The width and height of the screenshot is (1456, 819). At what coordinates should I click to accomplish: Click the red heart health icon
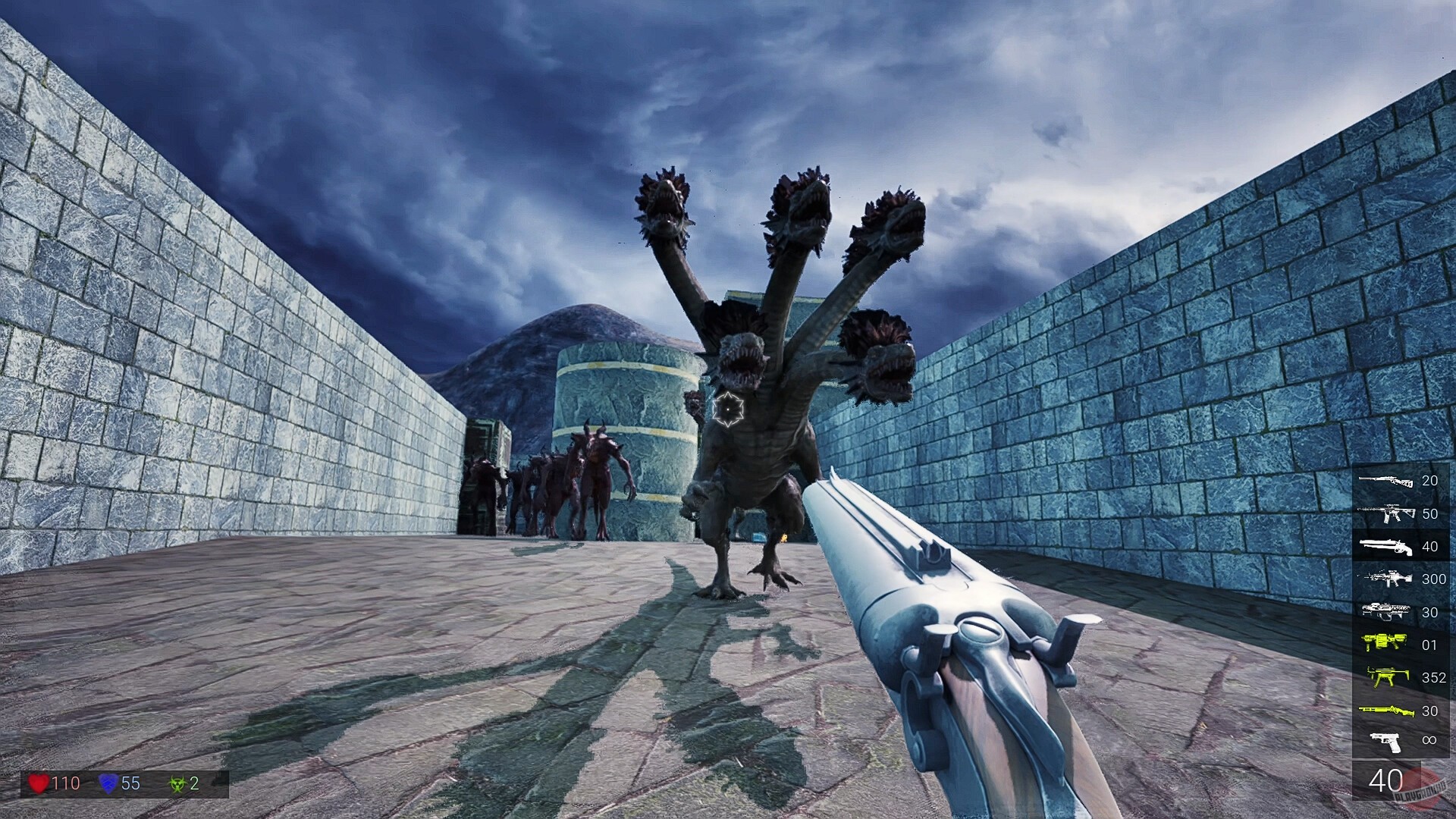39,782
